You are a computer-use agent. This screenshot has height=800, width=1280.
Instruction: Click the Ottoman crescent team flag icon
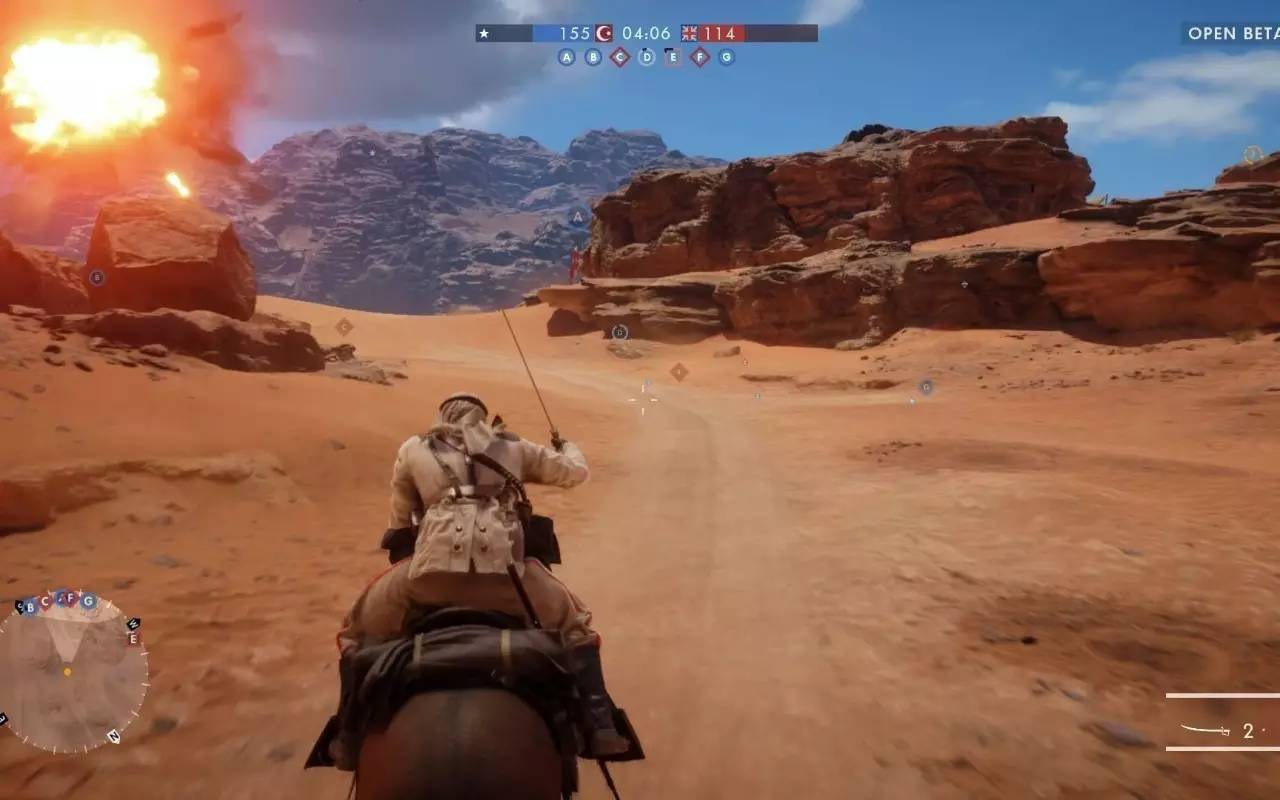604,33
